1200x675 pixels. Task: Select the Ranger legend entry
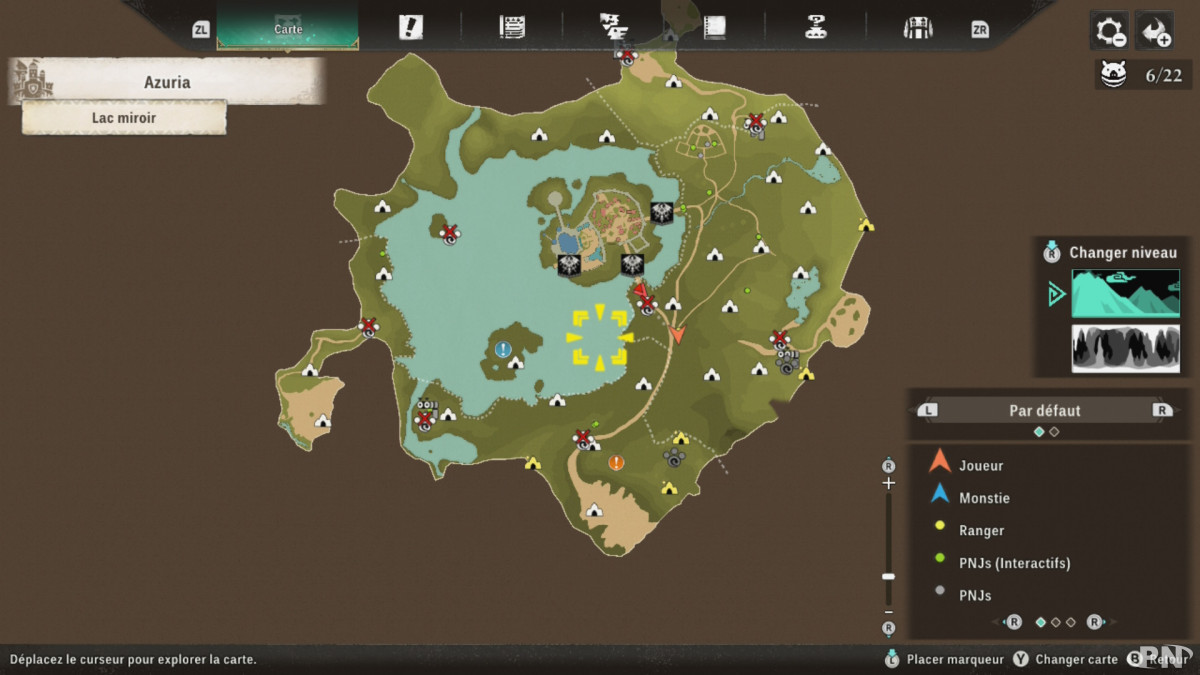pos(981,530)
